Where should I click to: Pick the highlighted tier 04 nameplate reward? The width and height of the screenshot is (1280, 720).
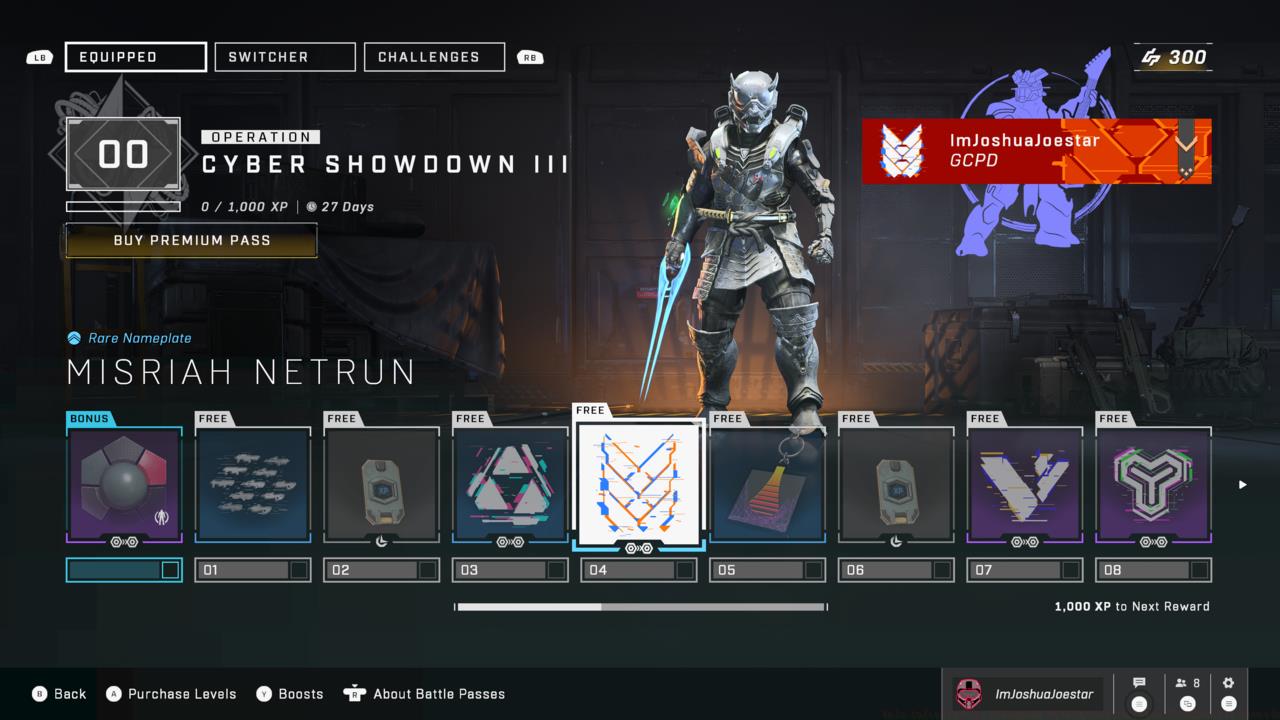(x=639, y=482)
